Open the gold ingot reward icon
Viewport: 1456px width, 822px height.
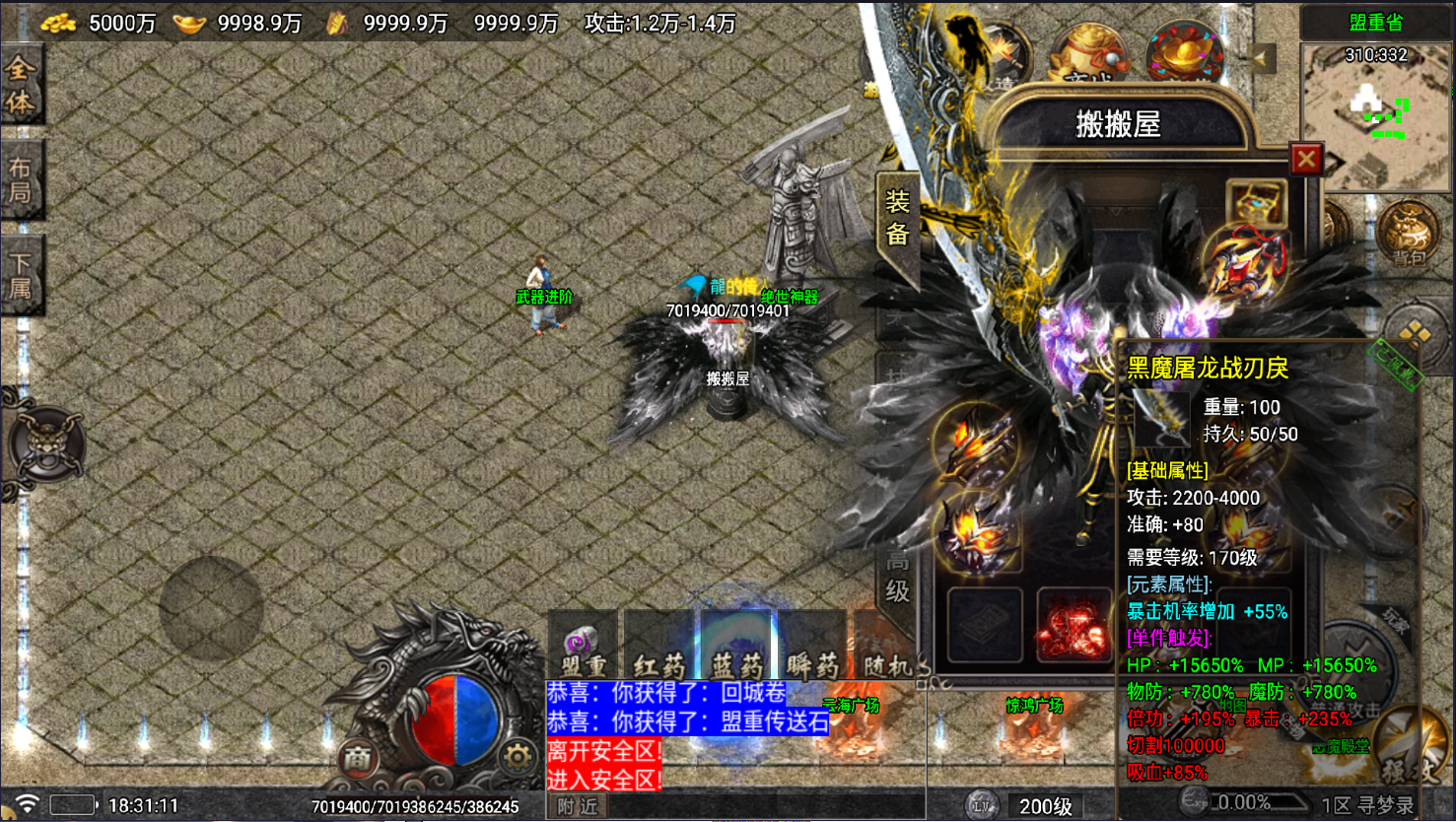click(1183, 51)
